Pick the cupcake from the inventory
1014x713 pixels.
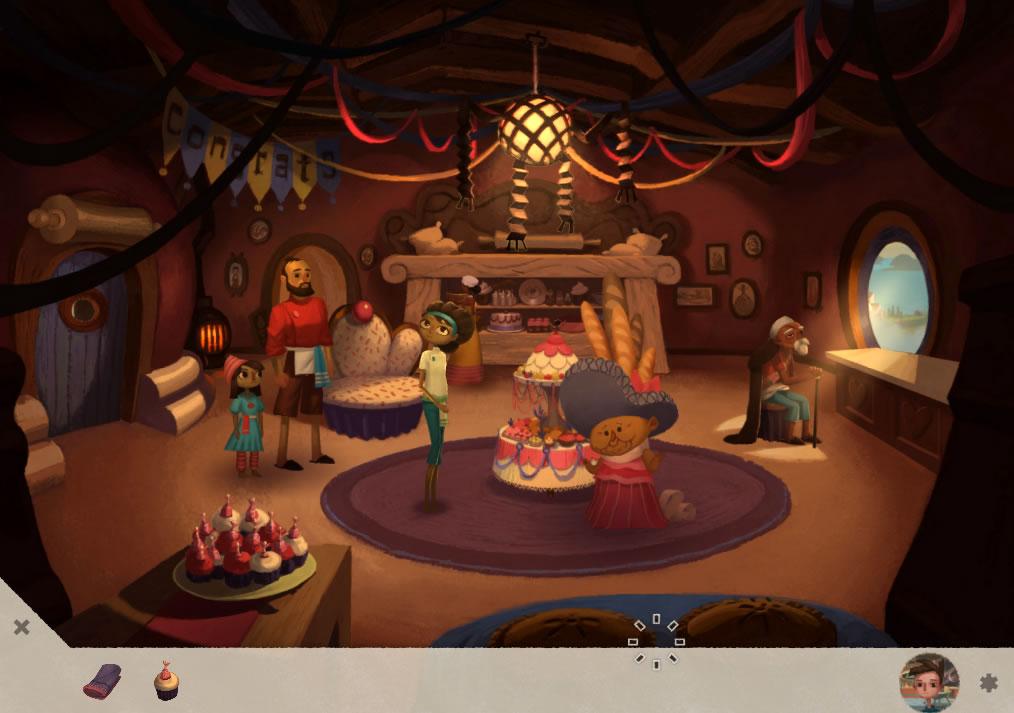[166, 680]
